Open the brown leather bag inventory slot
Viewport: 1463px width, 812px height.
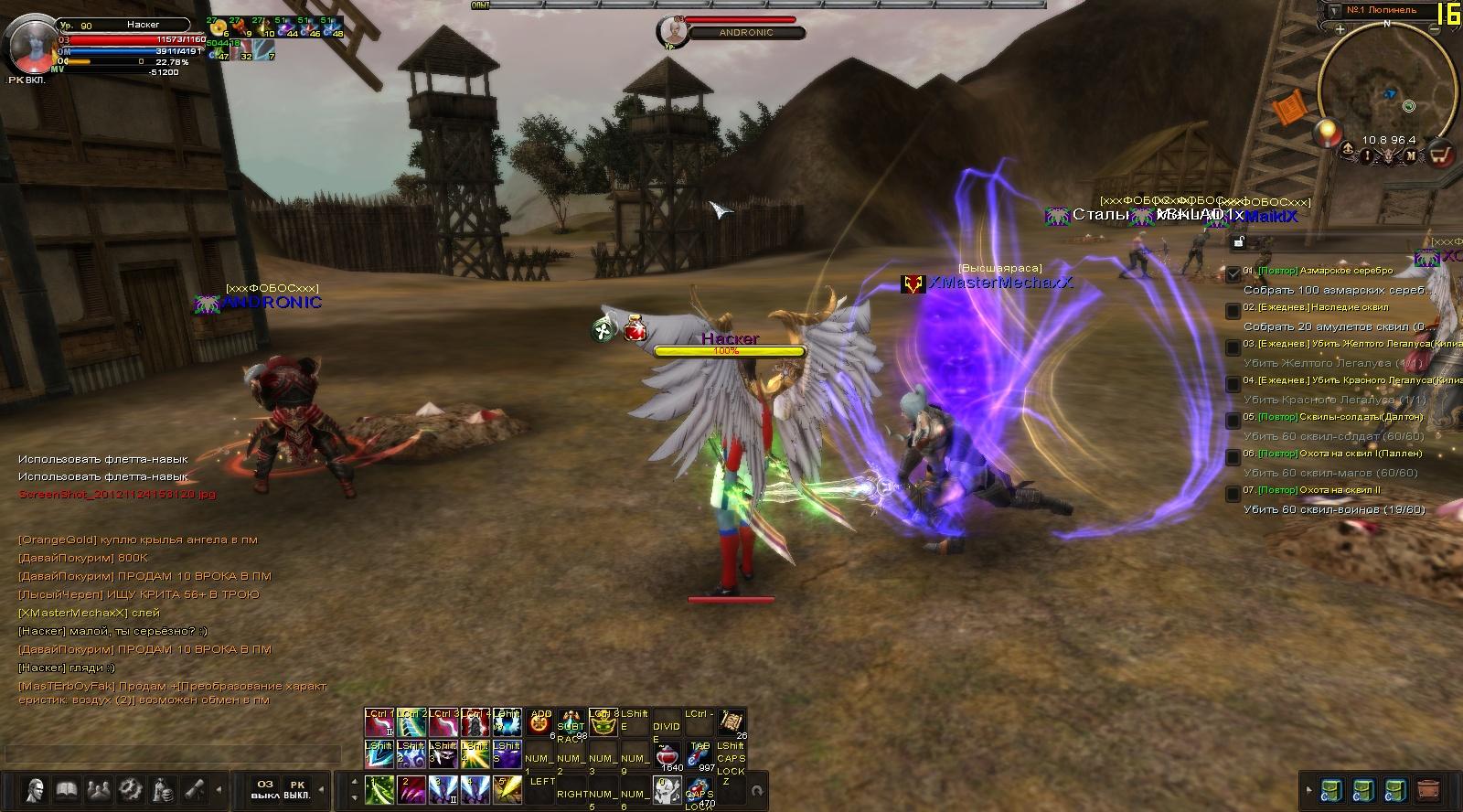click(x=1427, y=789)
